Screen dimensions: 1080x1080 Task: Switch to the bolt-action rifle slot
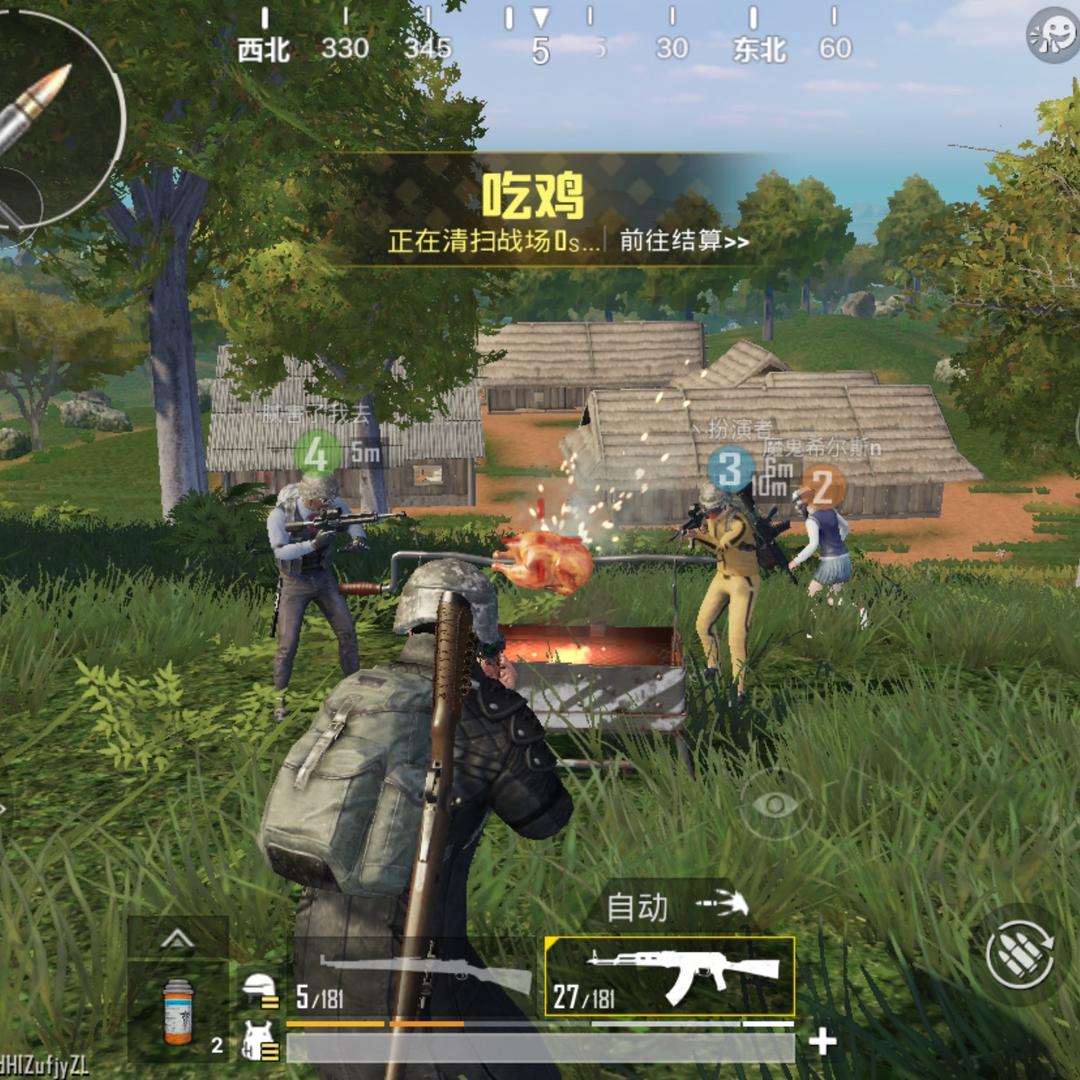[x=418, y=976]
